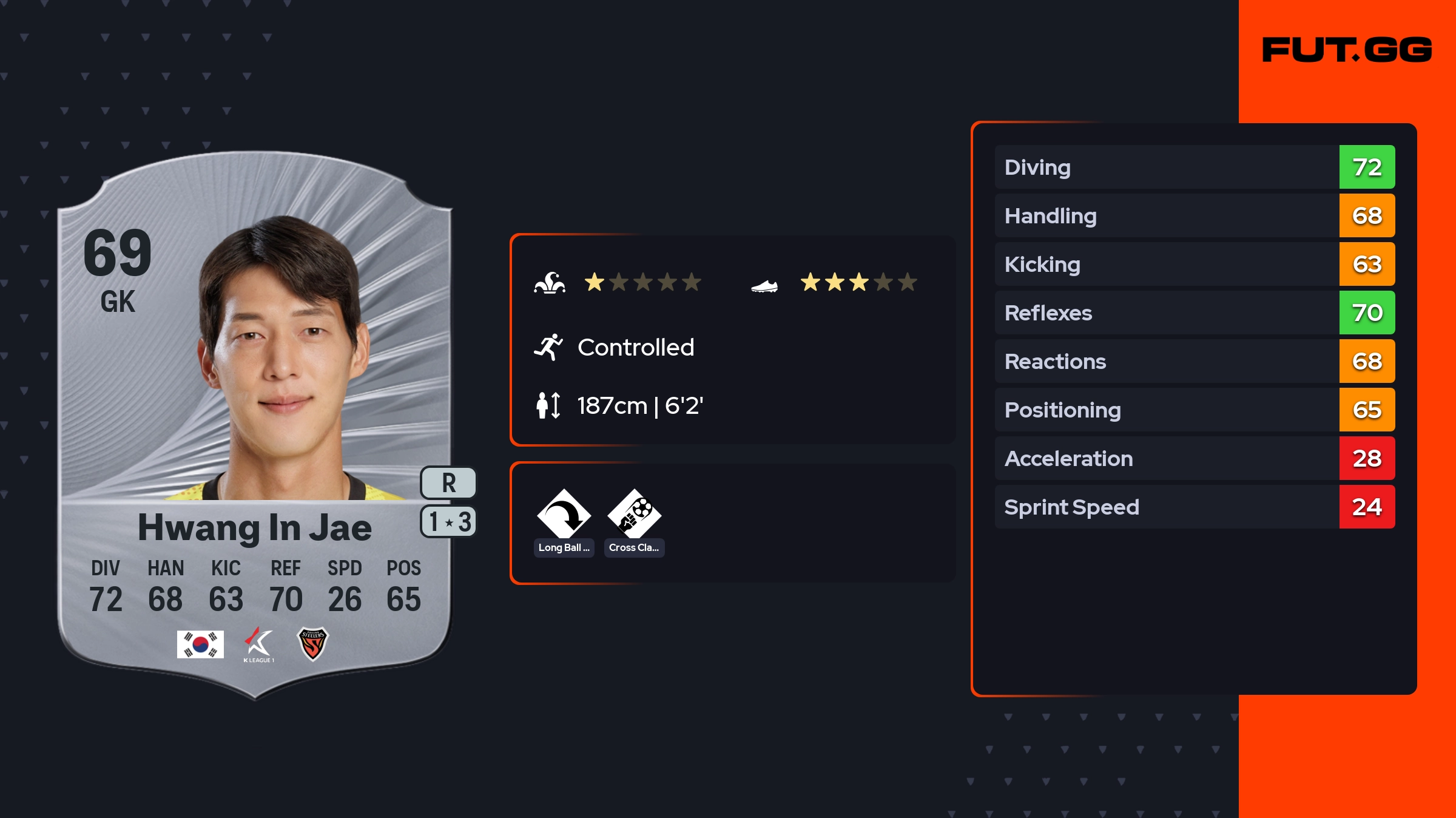Open the Long Ball playstyle icon
This screenshot has width=1456, height=818.
[x=564, y=515]
